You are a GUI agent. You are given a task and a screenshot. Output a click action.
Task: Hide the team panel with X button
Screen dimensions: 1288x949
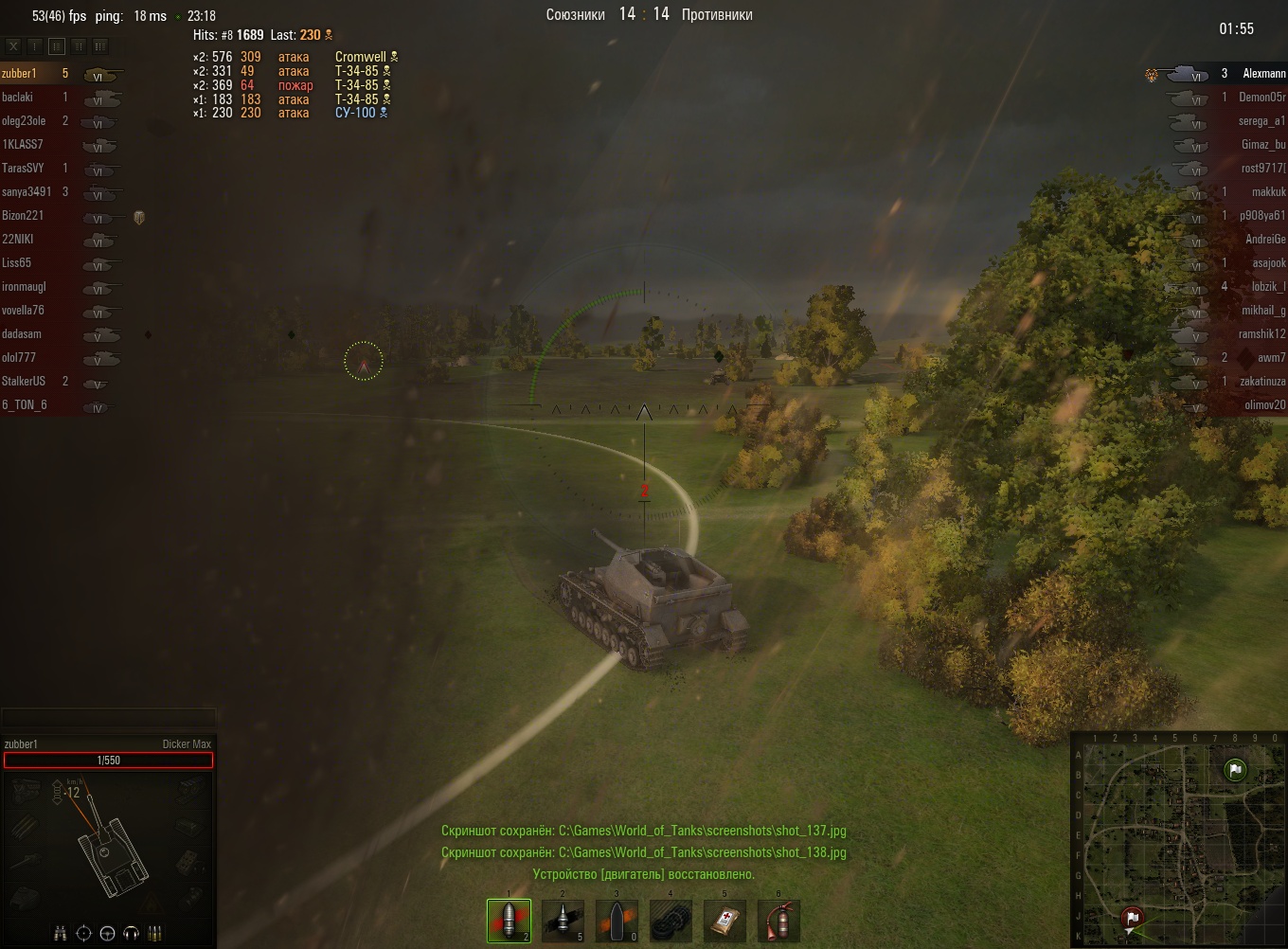[x=13, y=45]
